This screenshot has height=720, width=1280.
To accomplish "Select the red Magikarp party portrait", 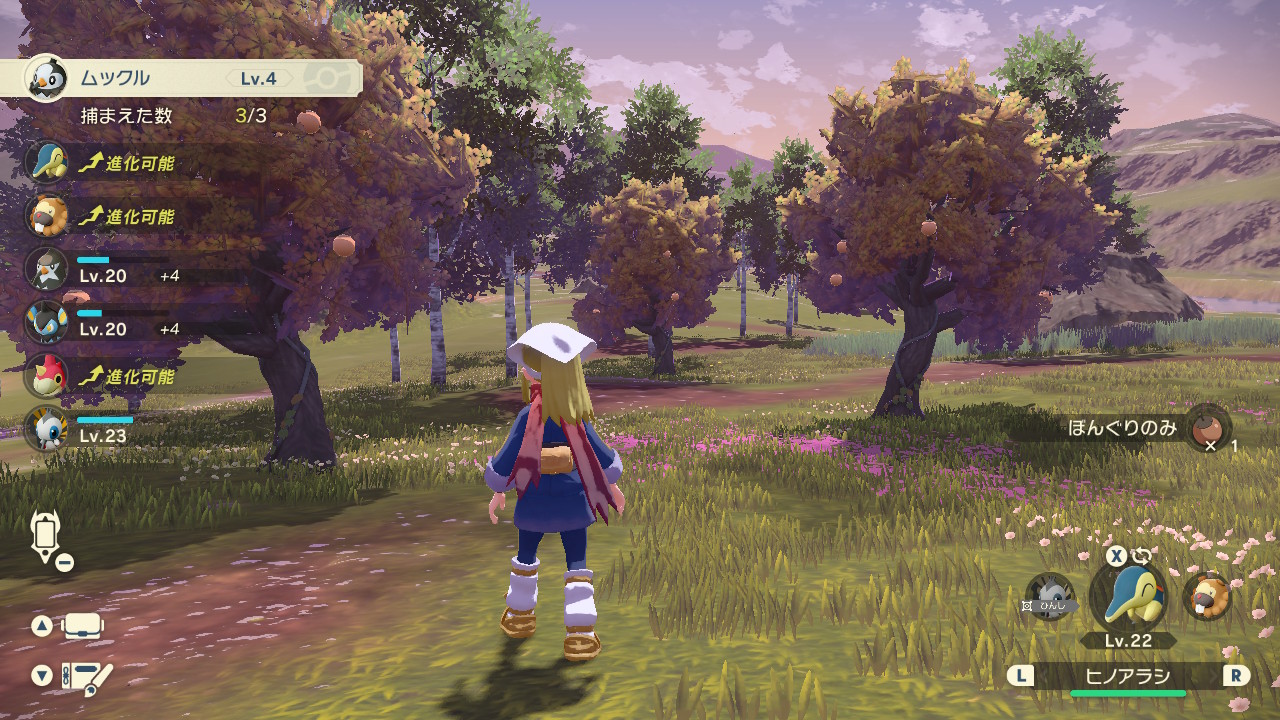I will 47,376.
